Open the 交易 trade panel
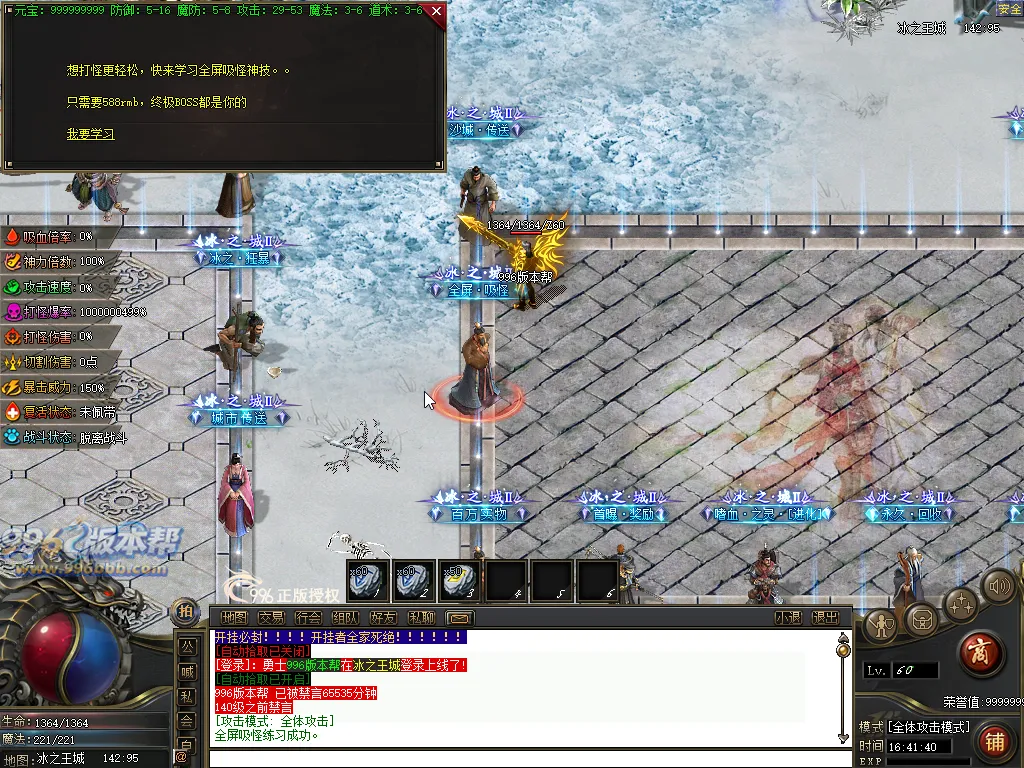1024x768 pixels. click(x=271, y=618)
